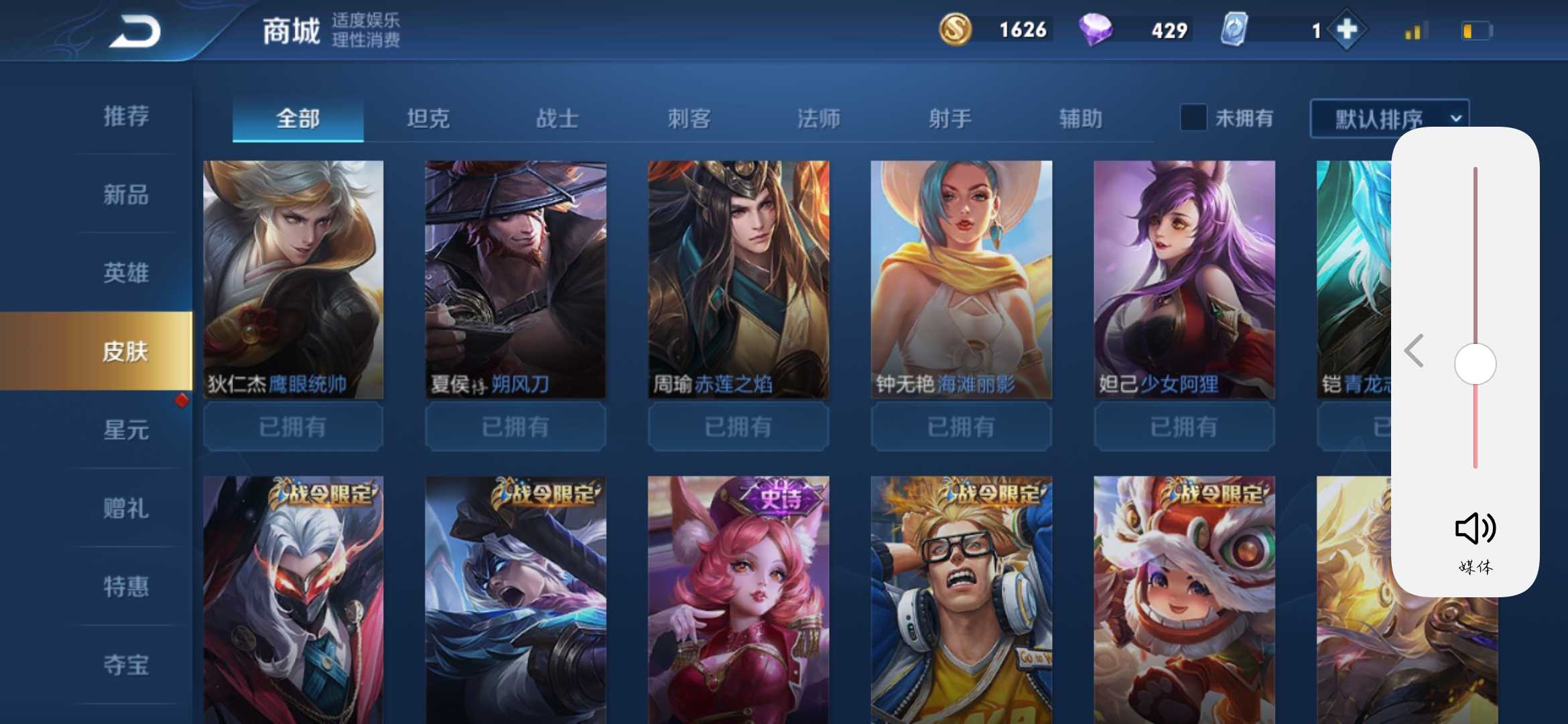This screenshot has height=724, width=1568.
Task: Select the 全部 category tab
Action: (298, 117)
